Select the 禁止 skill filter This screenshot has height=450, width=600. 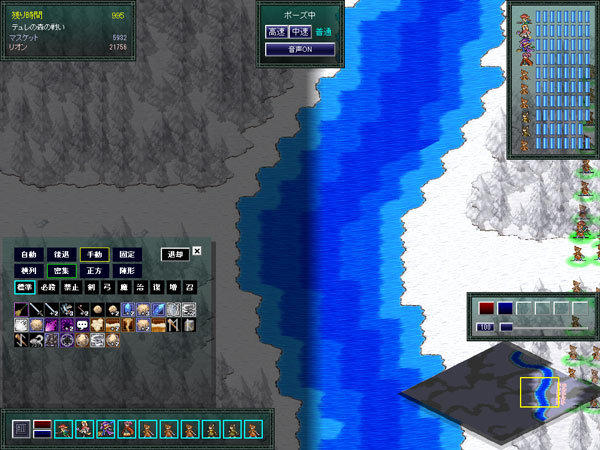[71, 288]
